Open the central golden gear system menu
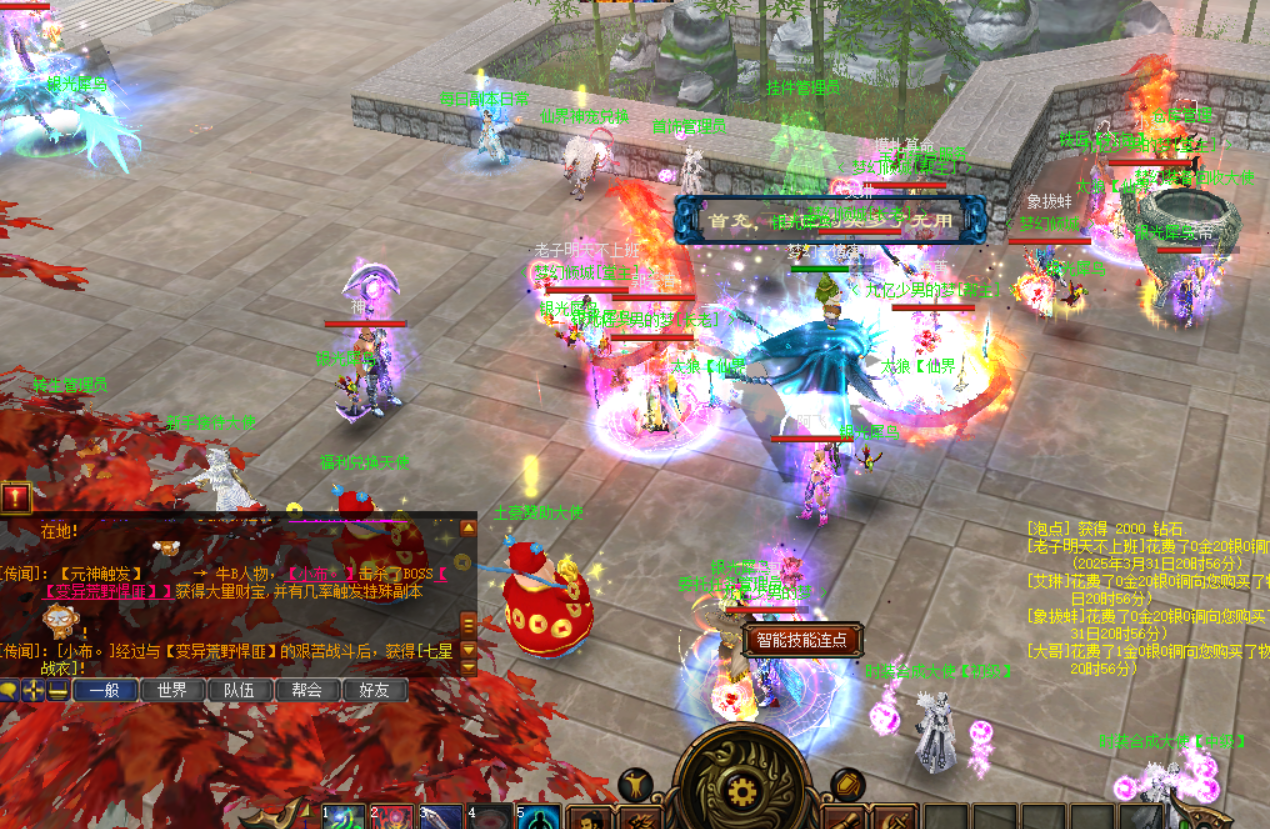The height and width of the screenshot is (829, 1270). [x=740, y=792]
